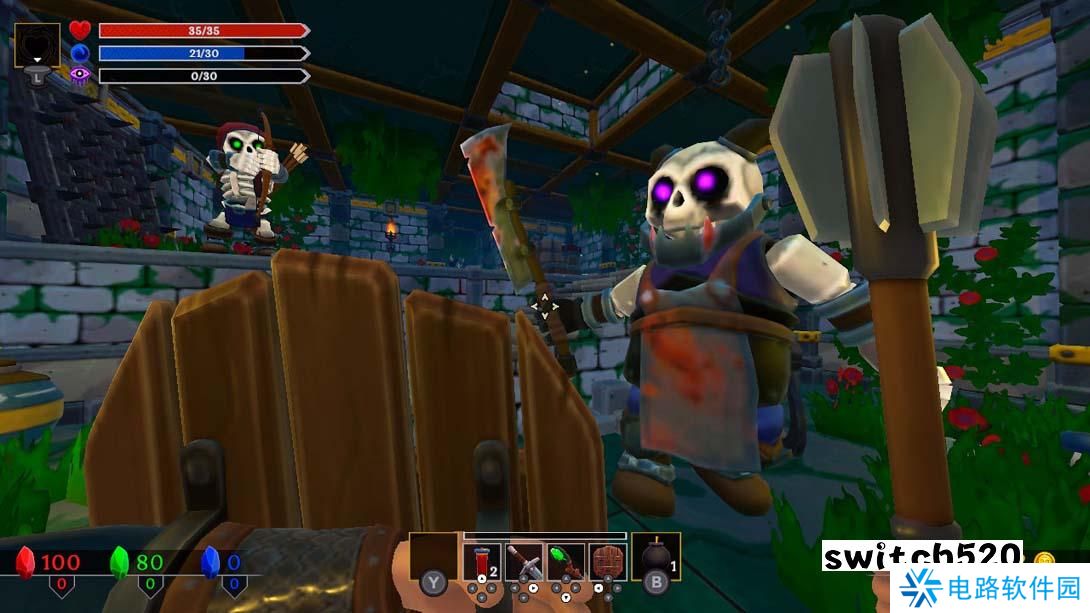Click the blue gem currency icon
Viewport: 1090px width, 613px height.
(210, 563)
